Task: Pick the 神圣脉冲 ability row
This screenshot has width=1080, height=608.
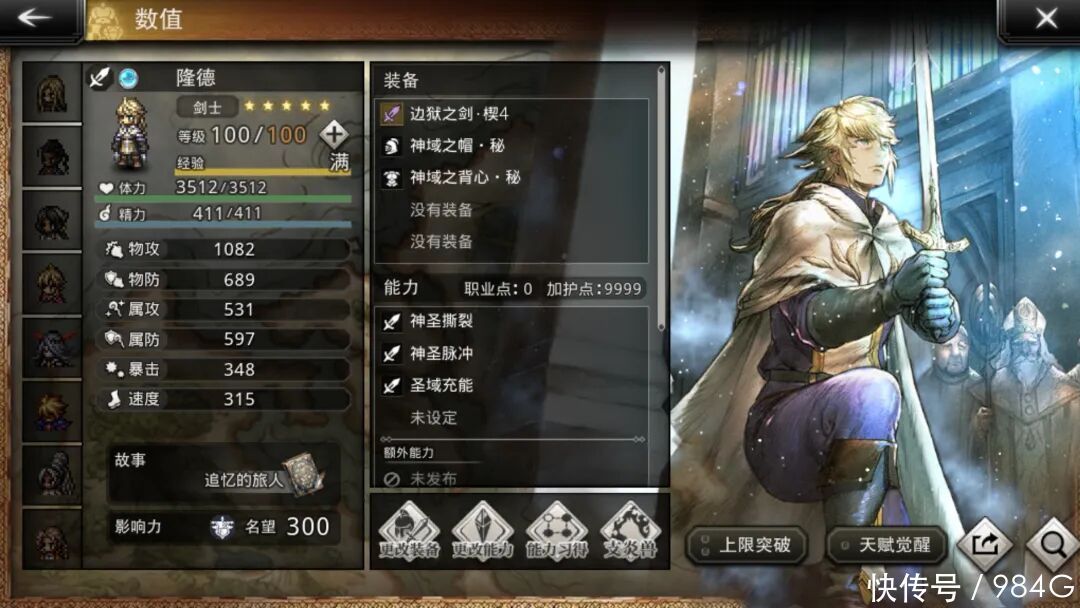Action: pos(512,353)
